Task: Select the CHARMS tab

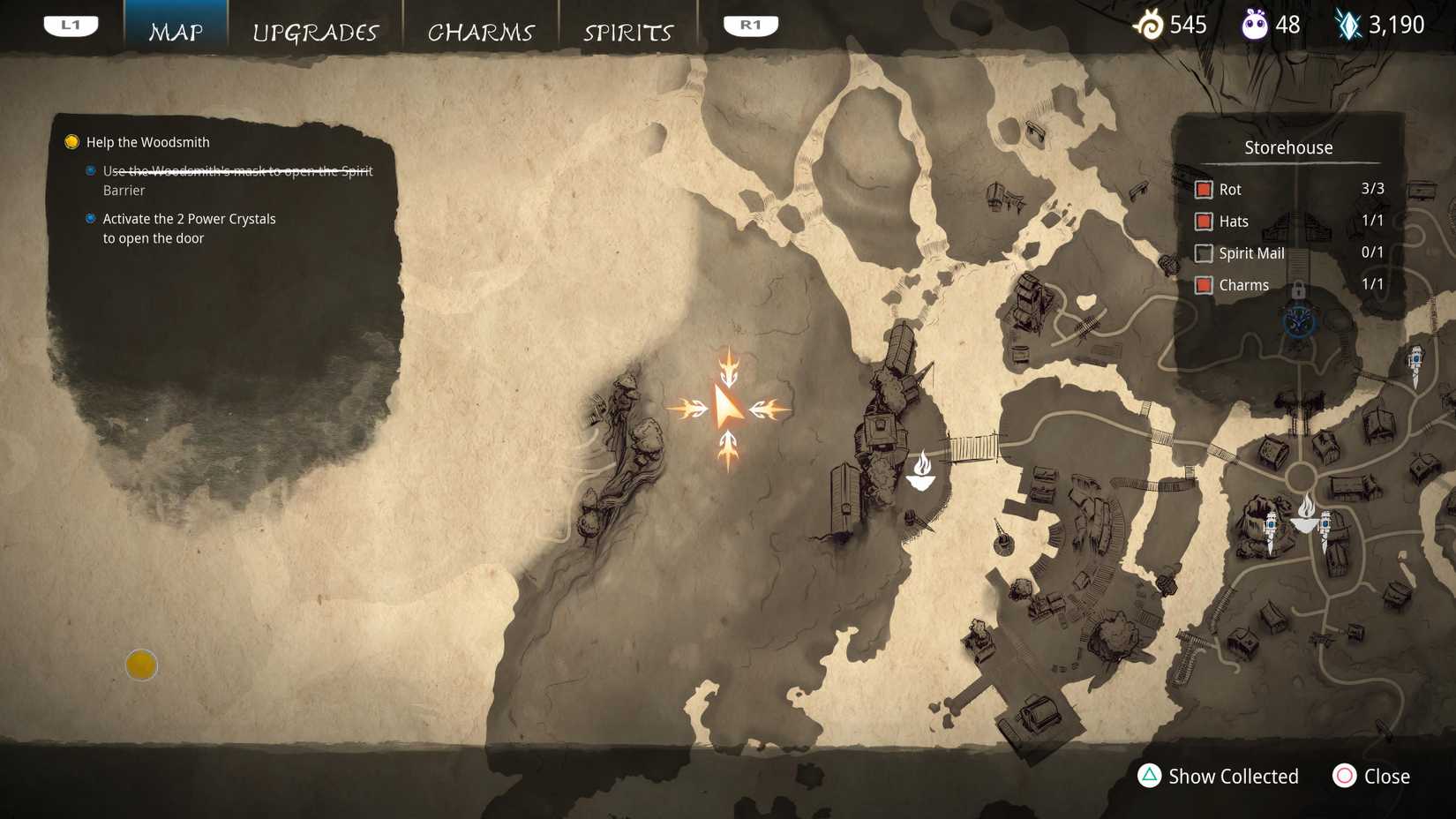Action: click(x=481, y=32)
